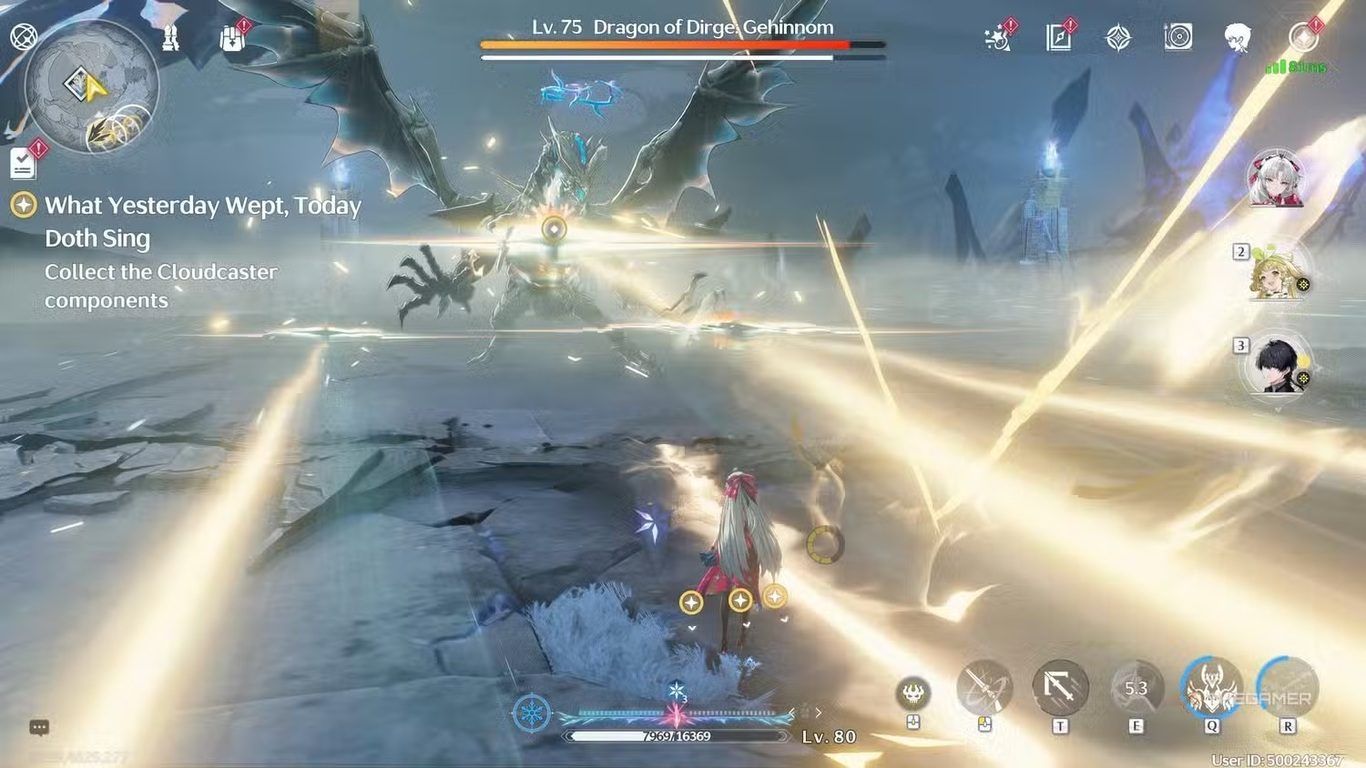This screenshot has width=1366, height=768.
Task: Activate the horned skull echo icon
Action: click(x=912, y=693)
